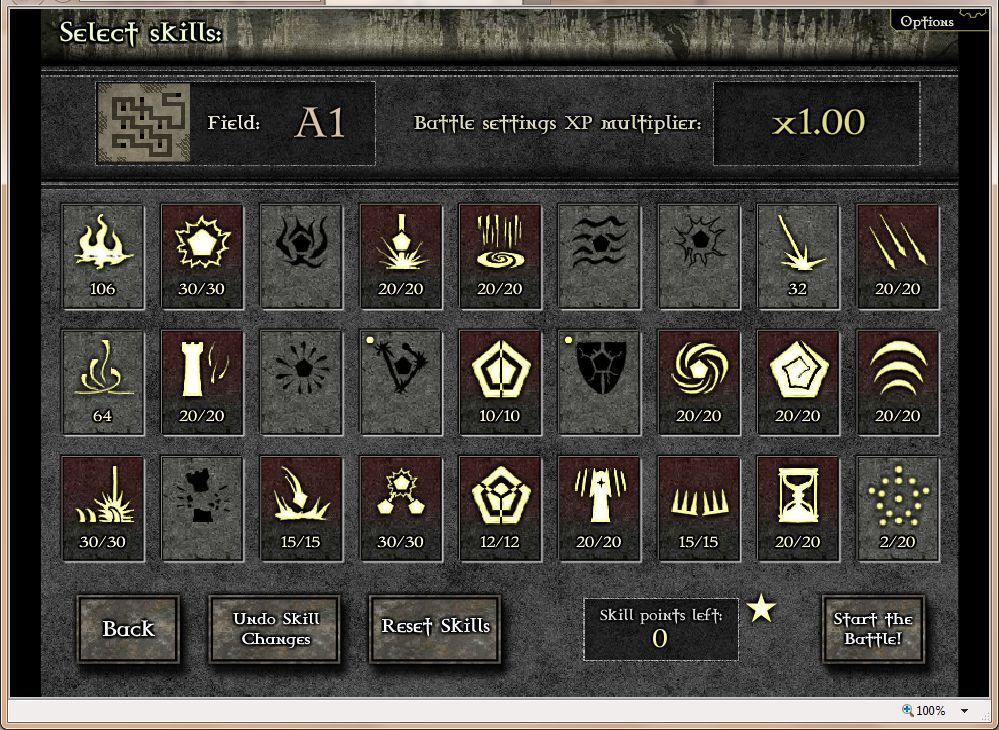Pick the hourglass skill tile
Screen dimensions: 999x730
tap(798, 508)
